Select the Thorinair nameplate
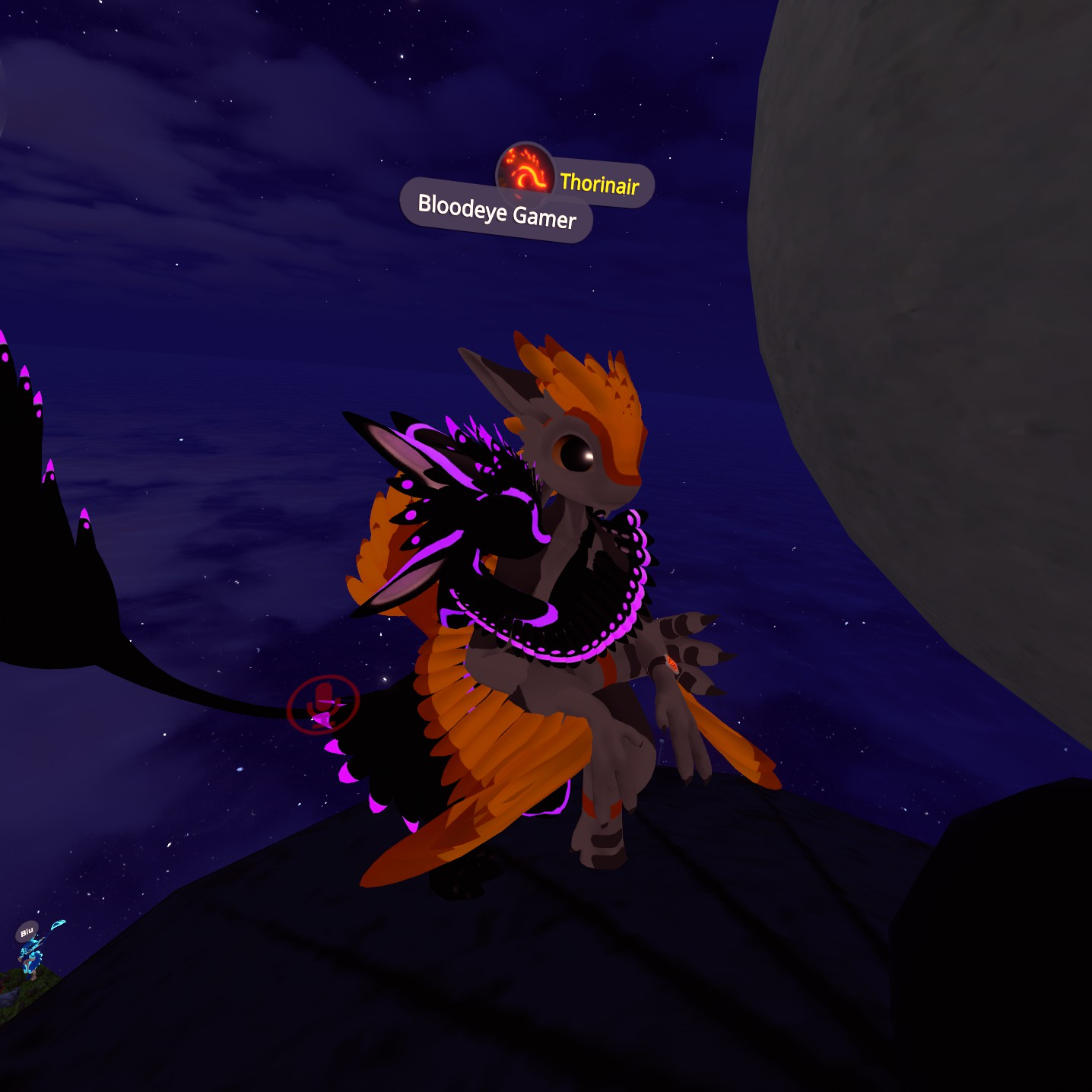The width and height of the screenshot is (1092, 1092). 600,183
